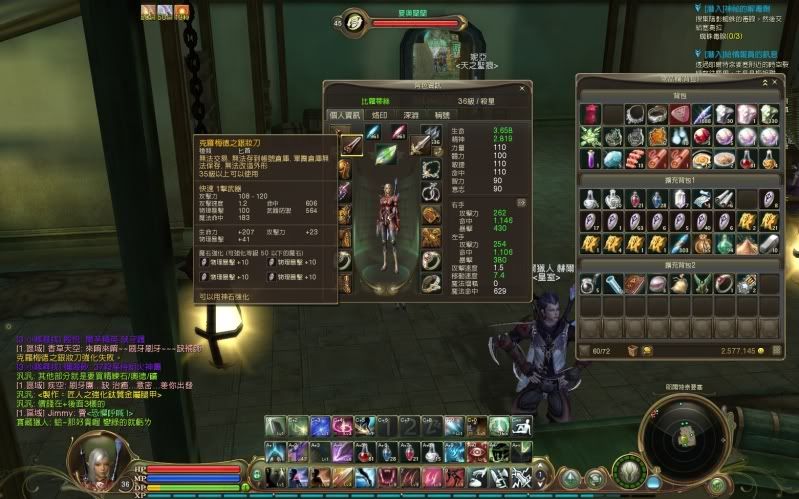
Task: Switch to the 稱號 tab
Action: point(441,116)
